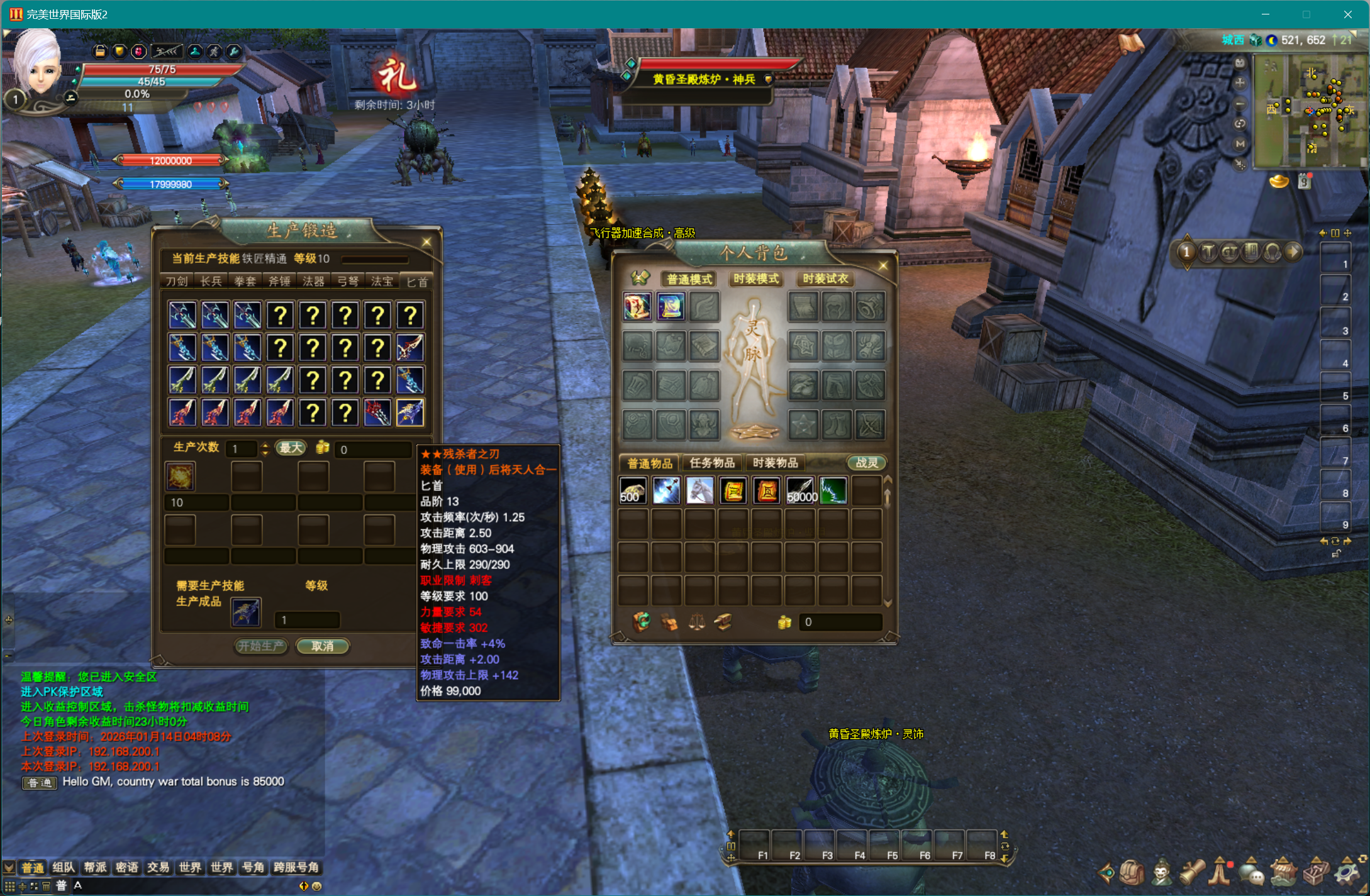Cancel crafting with 取消 button
The image size is (1370, 896).
click(x=322, y=646)
